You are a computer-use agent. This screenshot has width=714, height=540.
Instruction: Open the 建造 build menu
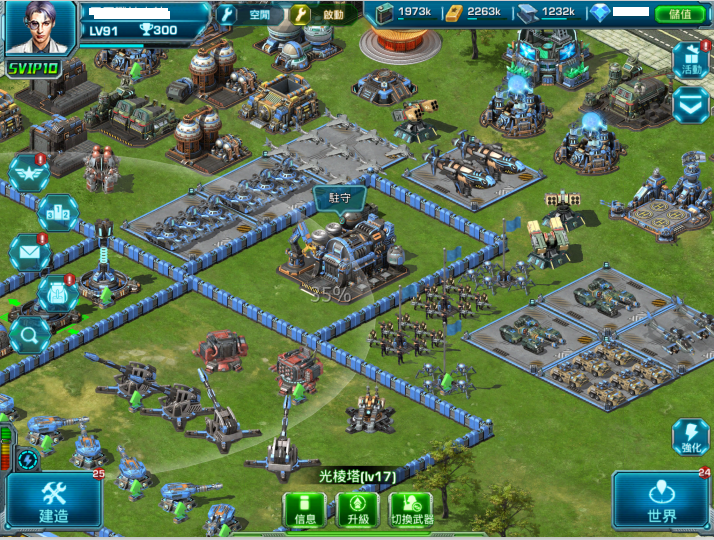[x=54, y=501]
